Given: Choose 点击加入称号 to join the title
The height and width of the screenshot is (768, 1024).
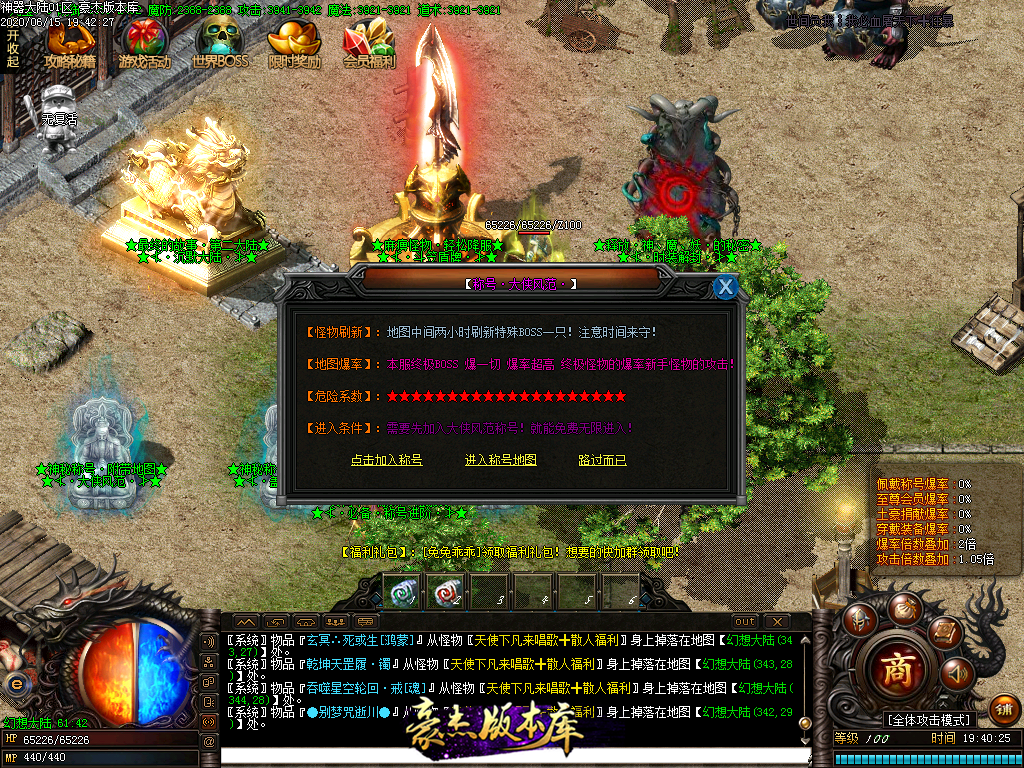Looking at the screenshot, I should [x=386, y=460].
